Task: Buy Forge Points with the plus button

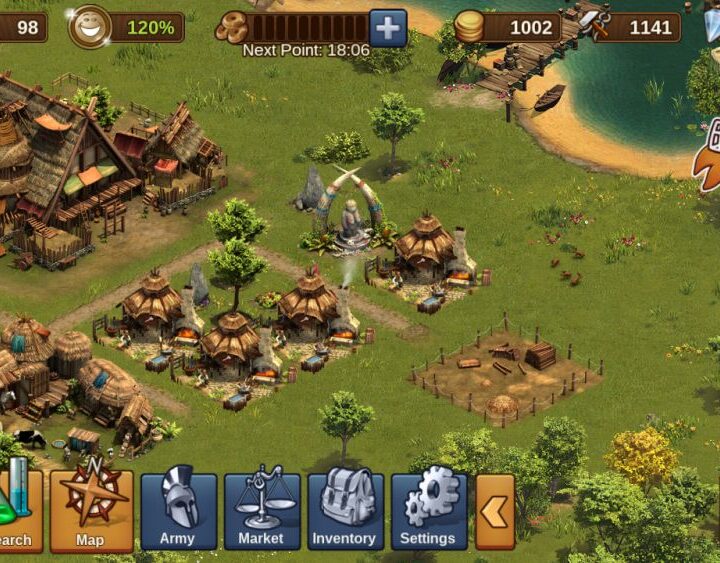Action: pyautogui.click(x=388, y=27)
